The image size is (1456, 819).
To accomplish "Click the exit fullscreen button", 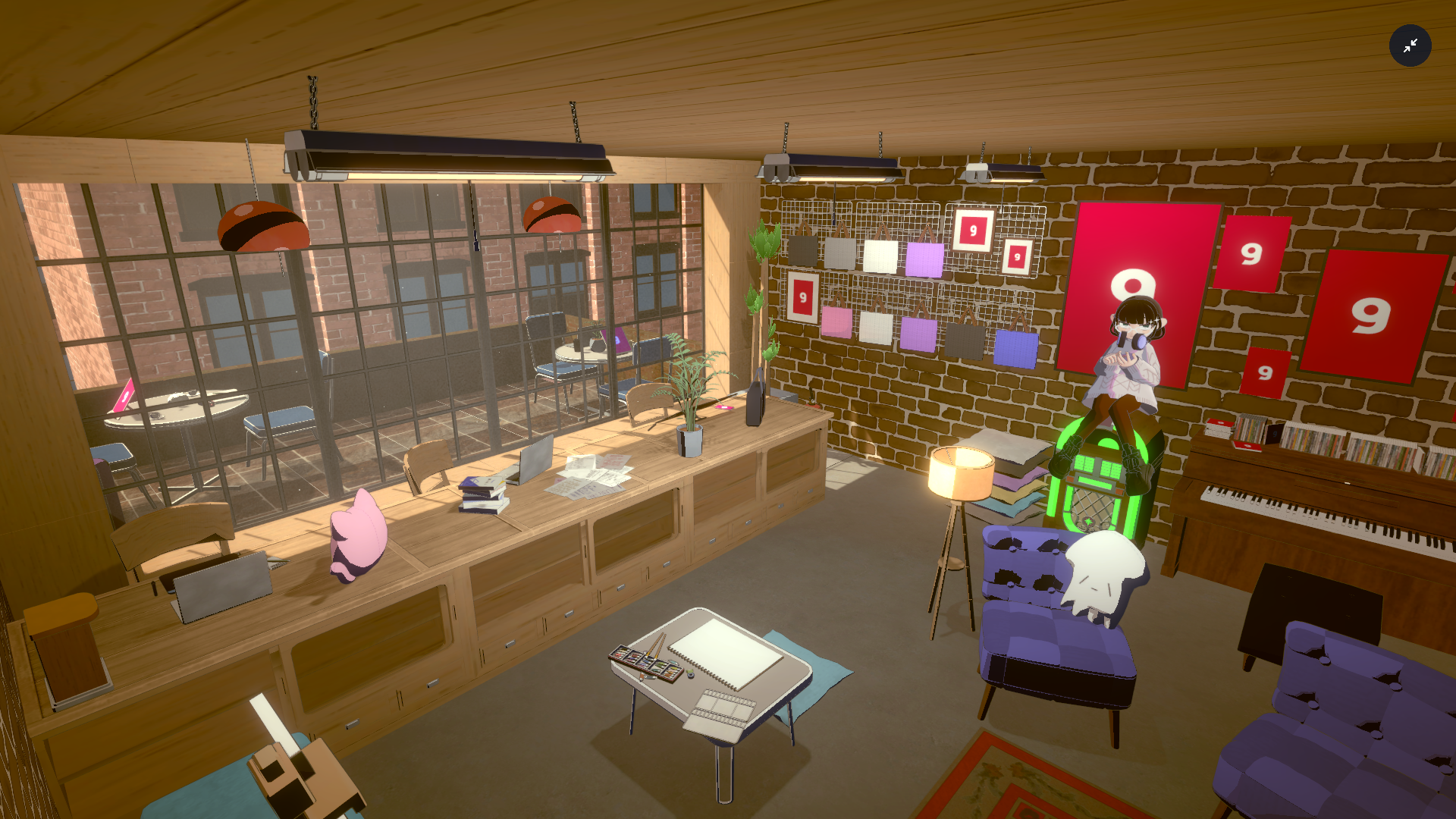I will 1410,46.
